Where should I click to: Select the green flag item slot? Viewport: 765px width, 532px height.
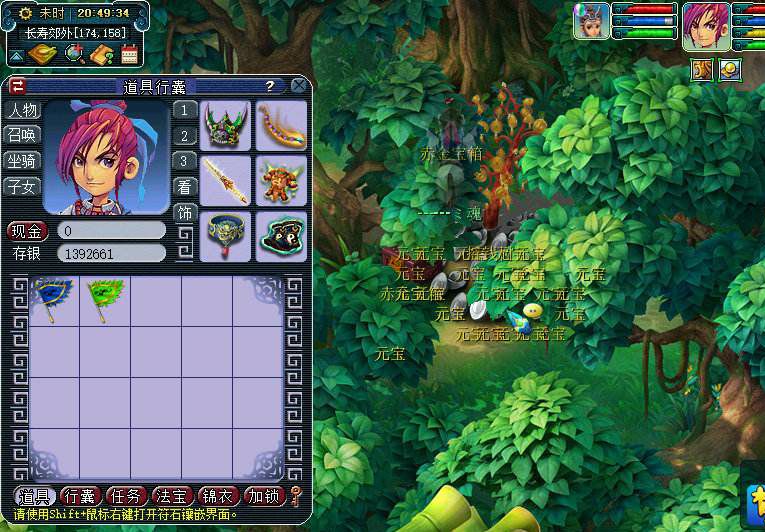pos(104,299)
